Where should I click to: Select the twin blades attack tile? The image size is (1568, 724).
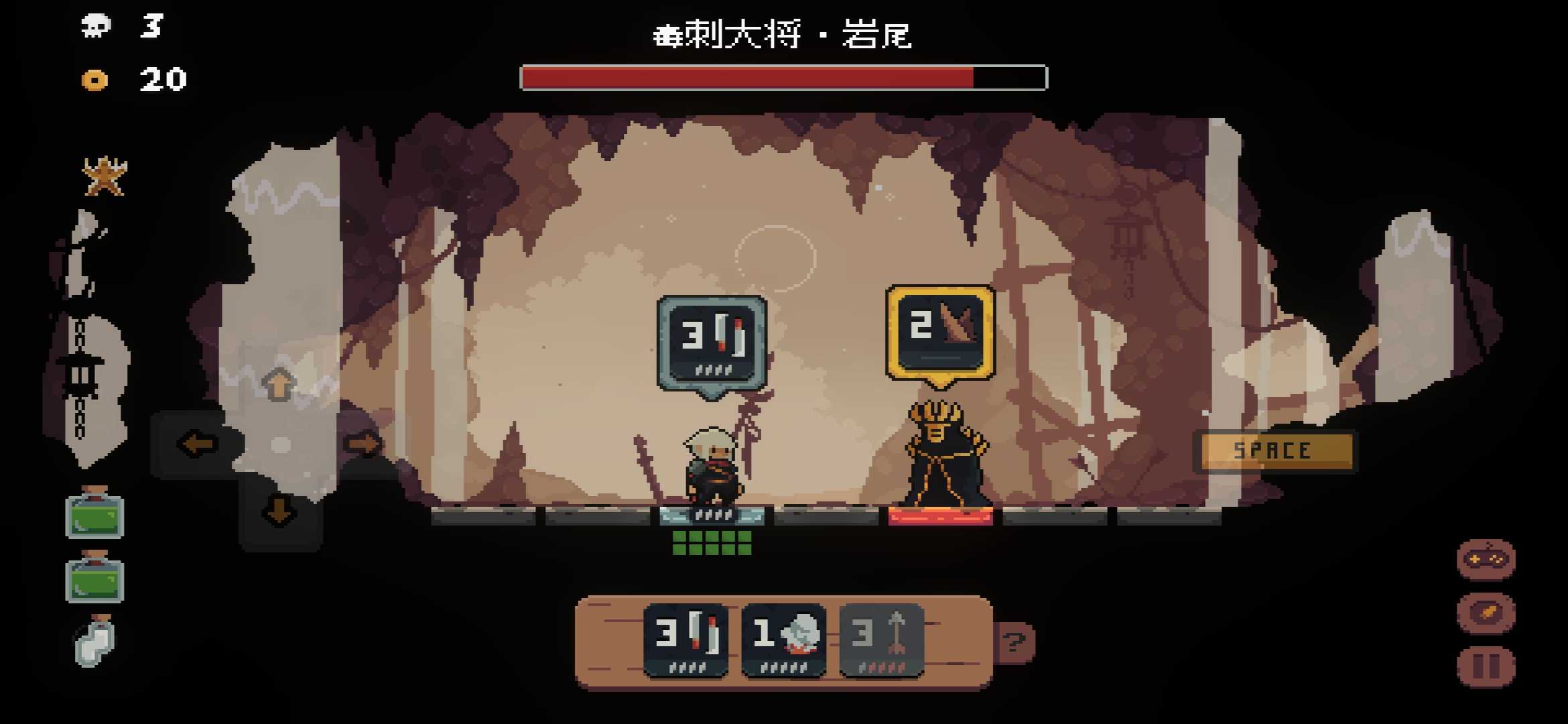685,640
